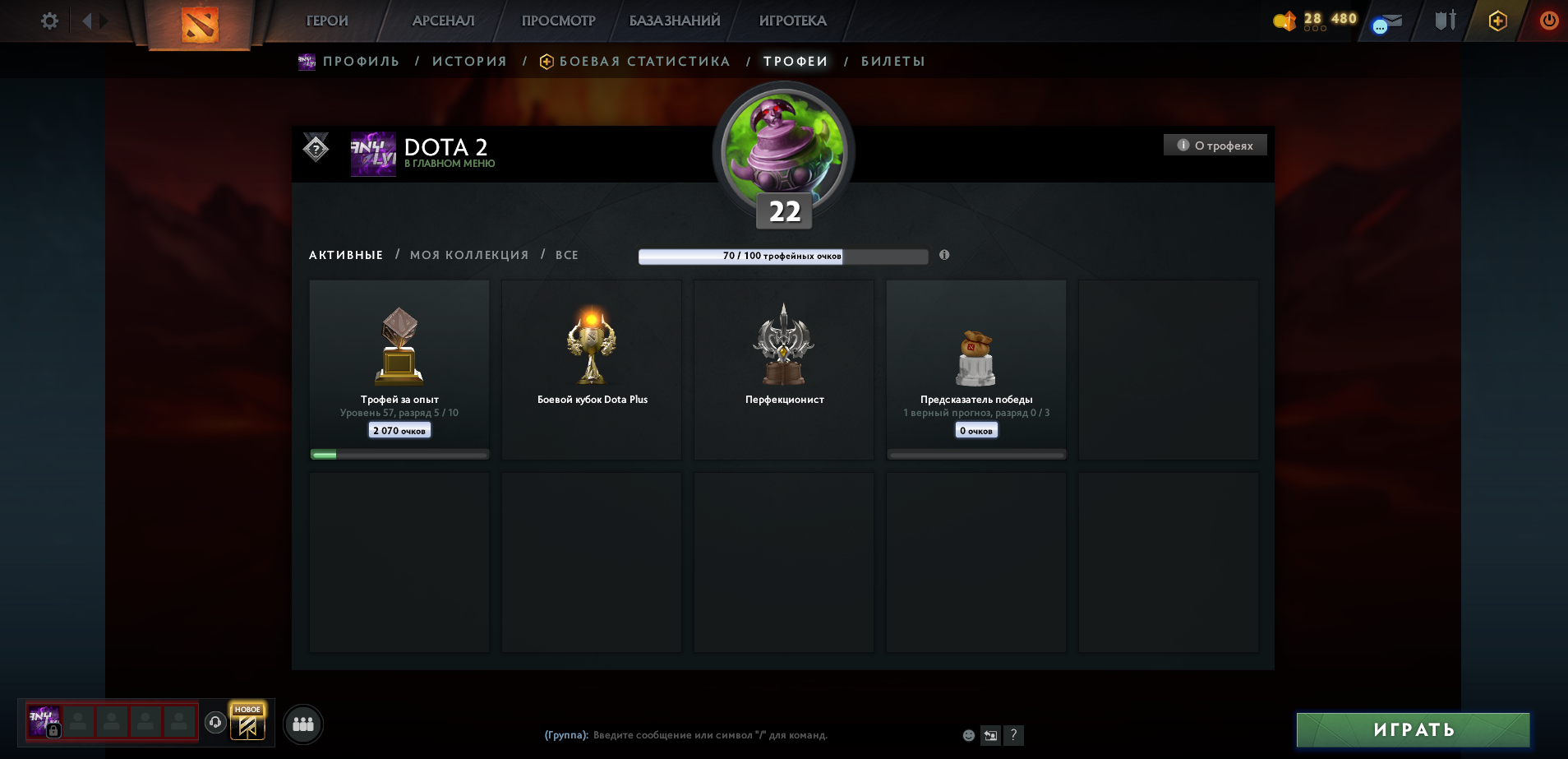The height and width of the screenshot is (759, 1568).
Task: Click the НОВОЕ item notification badge
Action: coord(247,709)
